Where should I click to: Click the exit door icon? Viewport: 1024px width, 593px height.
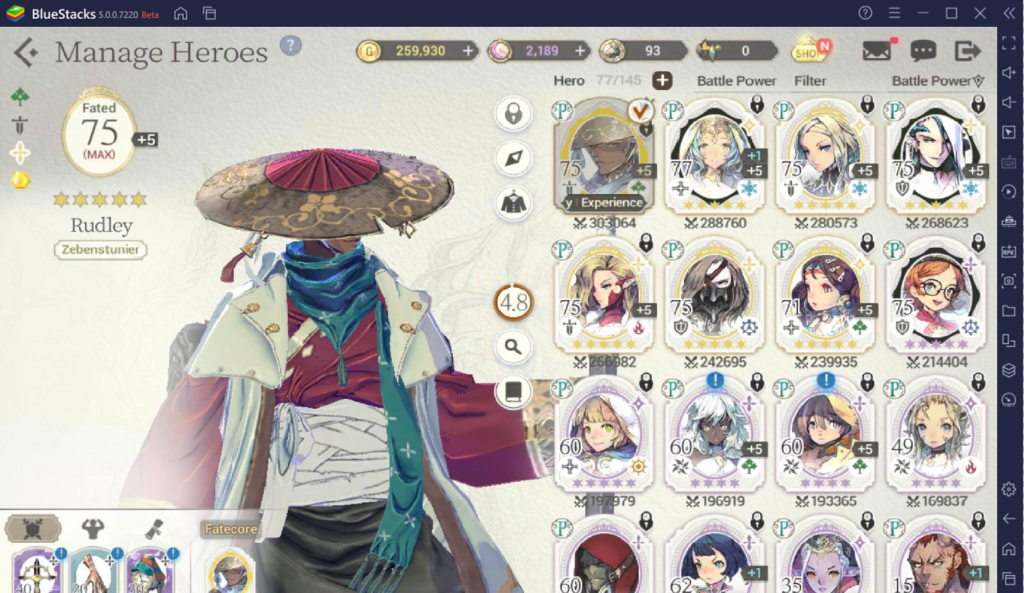pos(968,51)
